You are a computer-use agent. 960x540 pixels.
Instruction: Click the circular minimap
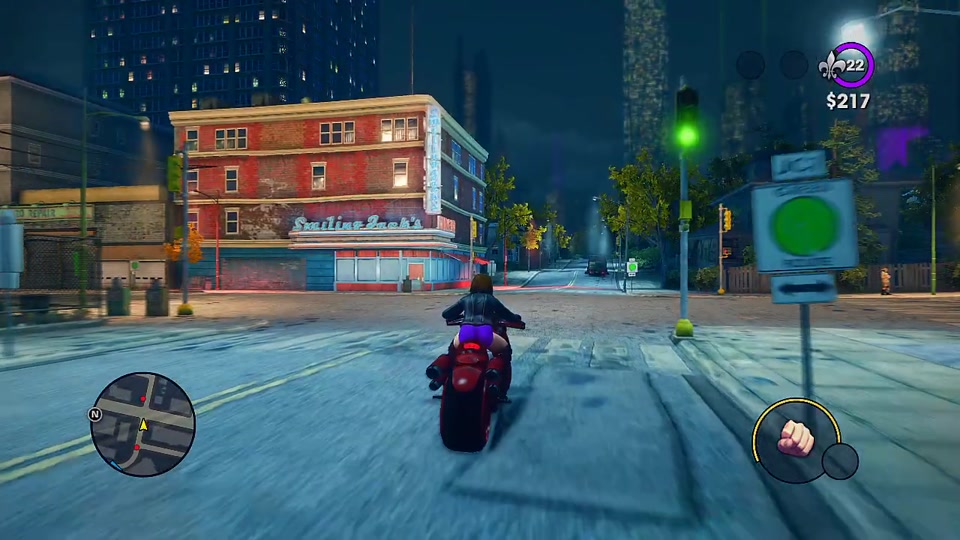pyautogui.click(x=142, y=424)
